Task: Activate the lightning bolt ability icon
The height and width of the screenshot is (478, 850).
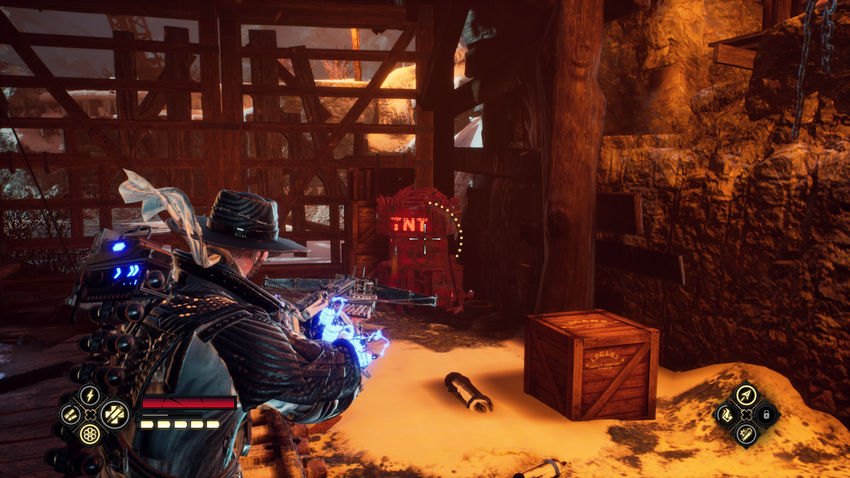Action: [x=90, y=395]
